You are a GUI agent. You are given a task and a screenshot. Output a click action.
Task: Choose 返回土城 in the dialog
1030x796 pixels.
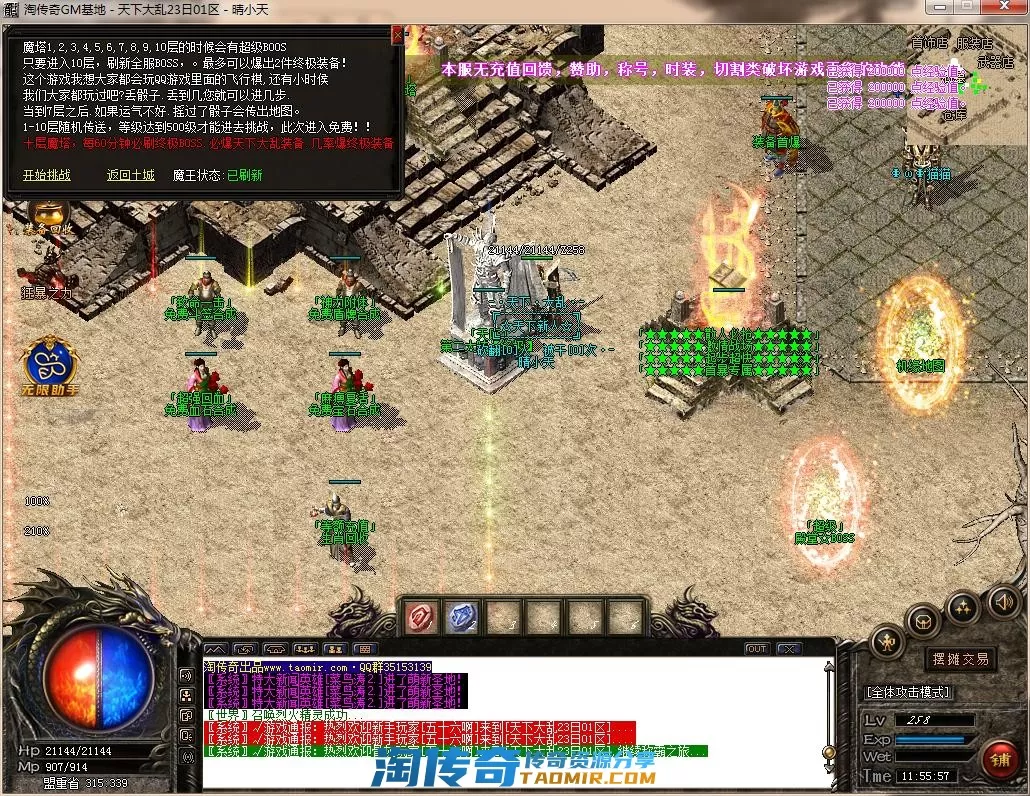[x=130, y=175]
